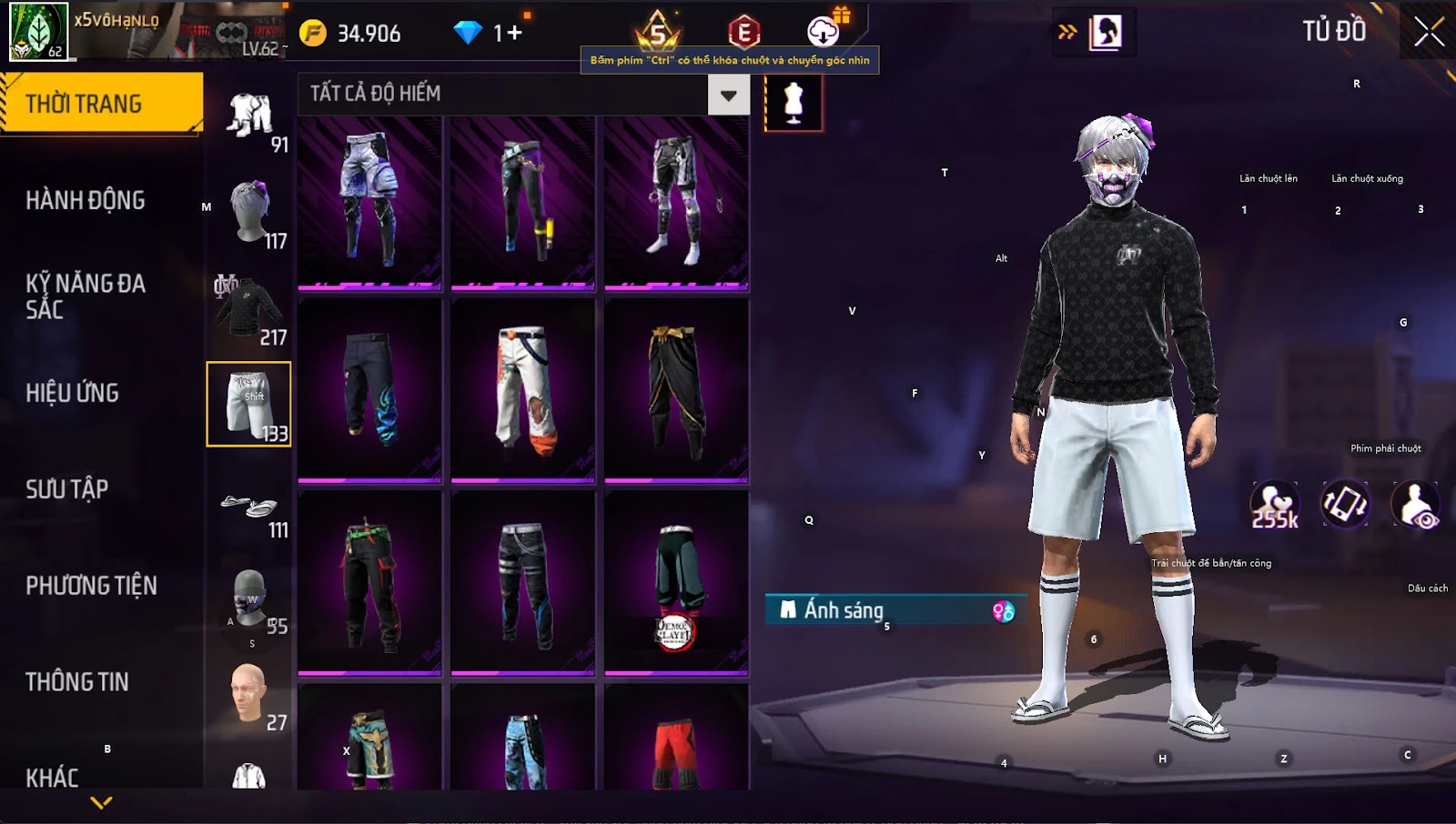
Task: Open the THÔNG TIN section
Action: pyautogui.click(x=77, y=682)
